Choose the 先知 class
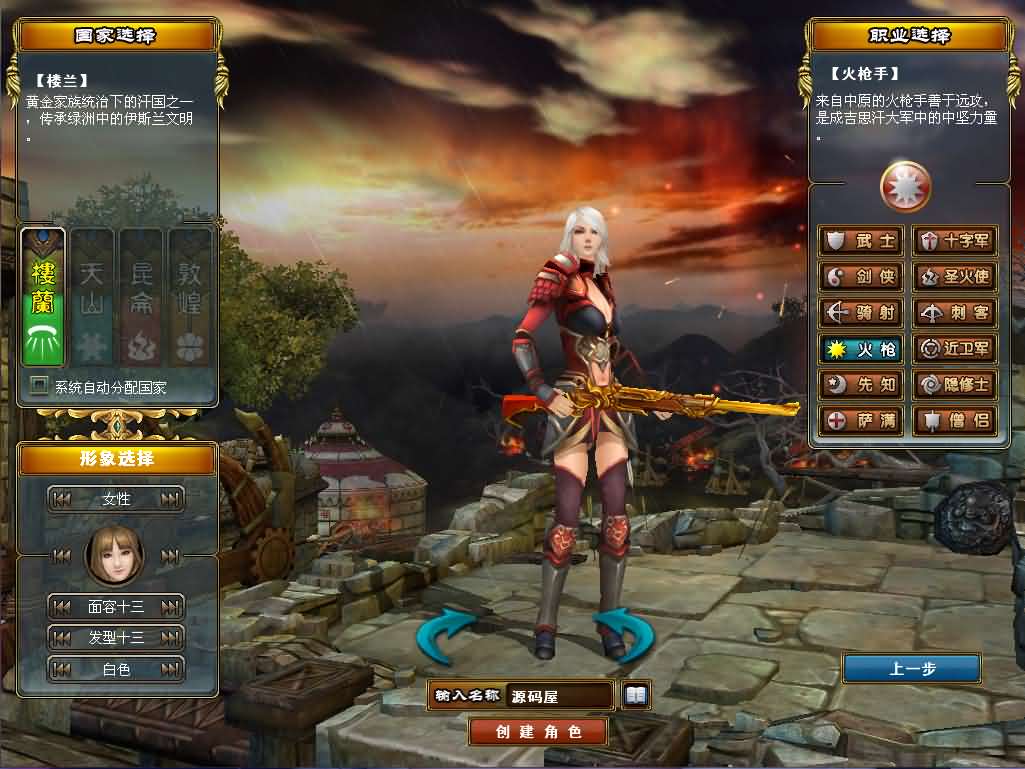The image size is (1025, 769). tap(861, 384)
